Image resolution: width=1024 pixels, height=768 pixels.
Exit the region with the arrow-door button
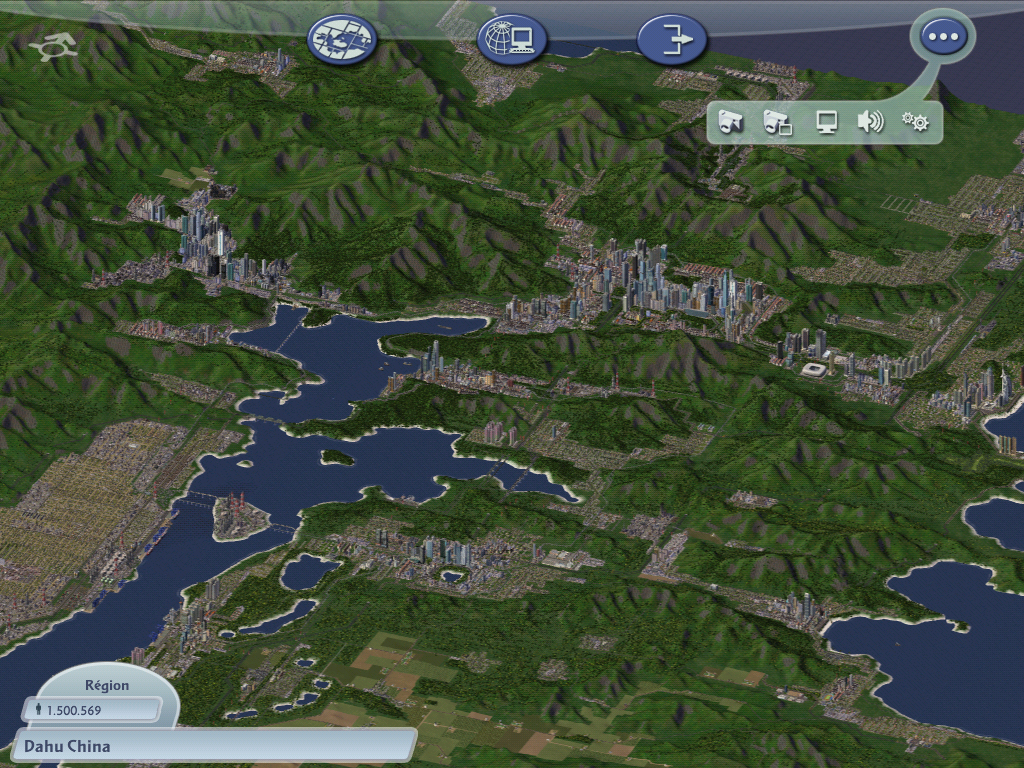[672, 40]
